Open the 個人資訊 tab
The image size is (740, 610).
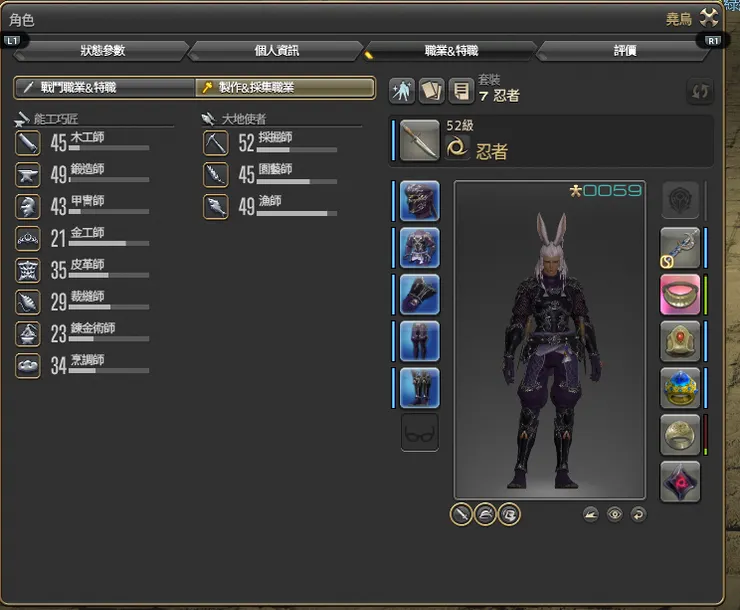pyautogui.click(x=276, y=50)
